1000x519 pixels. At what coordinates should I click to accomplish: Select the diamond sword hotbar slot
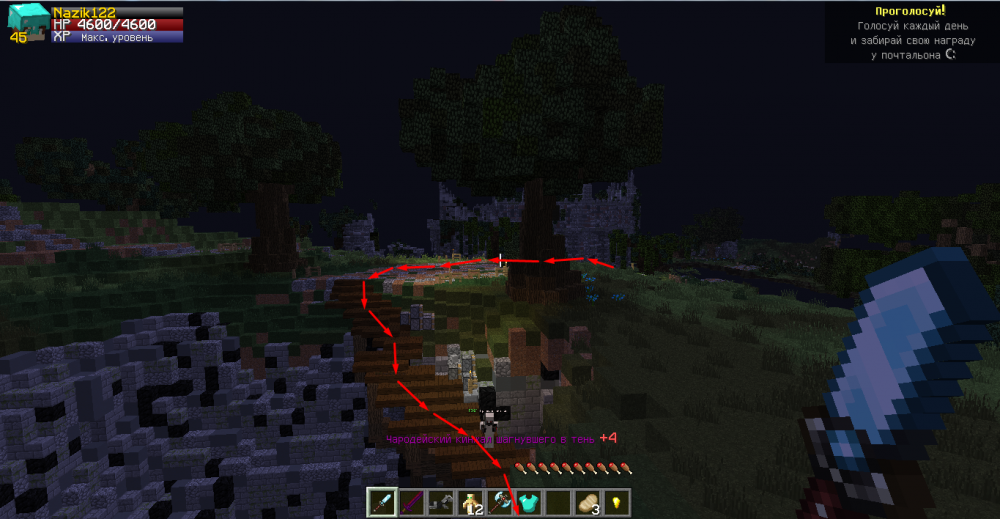pyautogui.click(x=382, y=501)
